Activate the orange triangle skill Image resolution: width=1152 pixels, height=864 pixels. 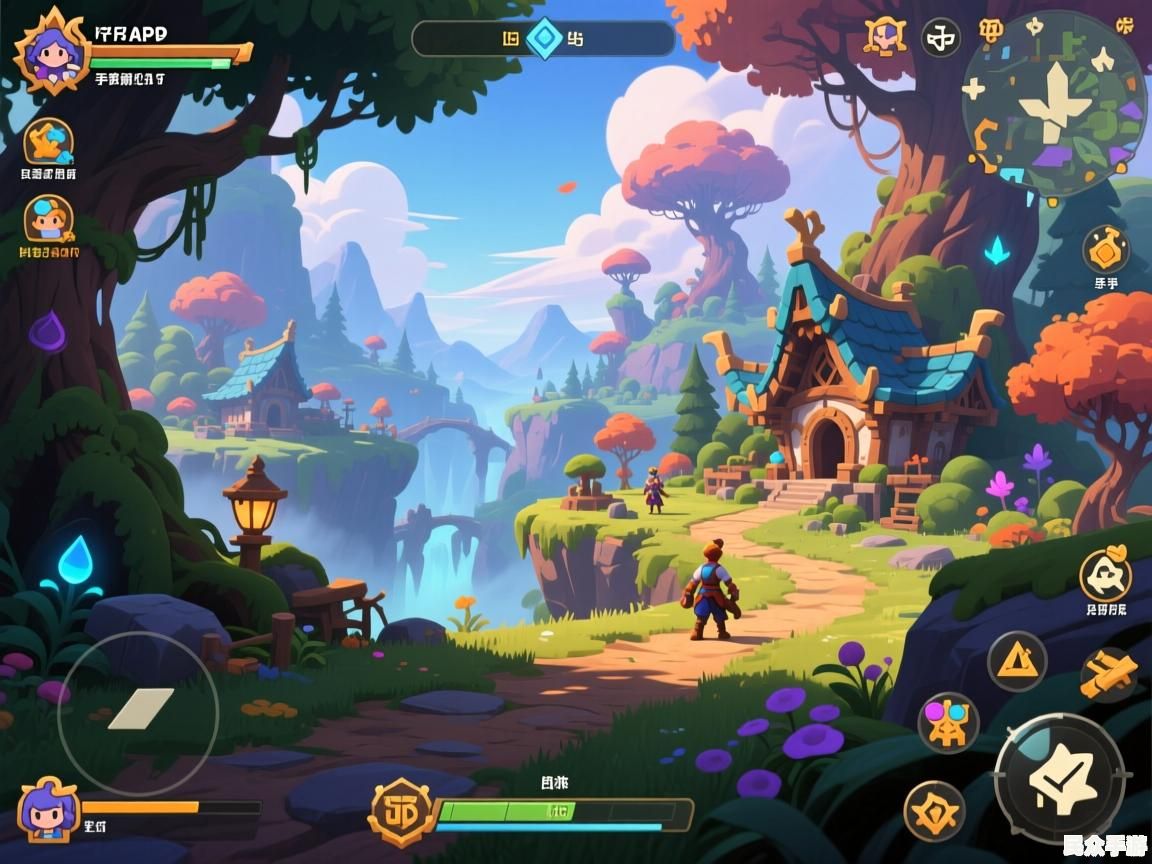(x=1017, y=661)
